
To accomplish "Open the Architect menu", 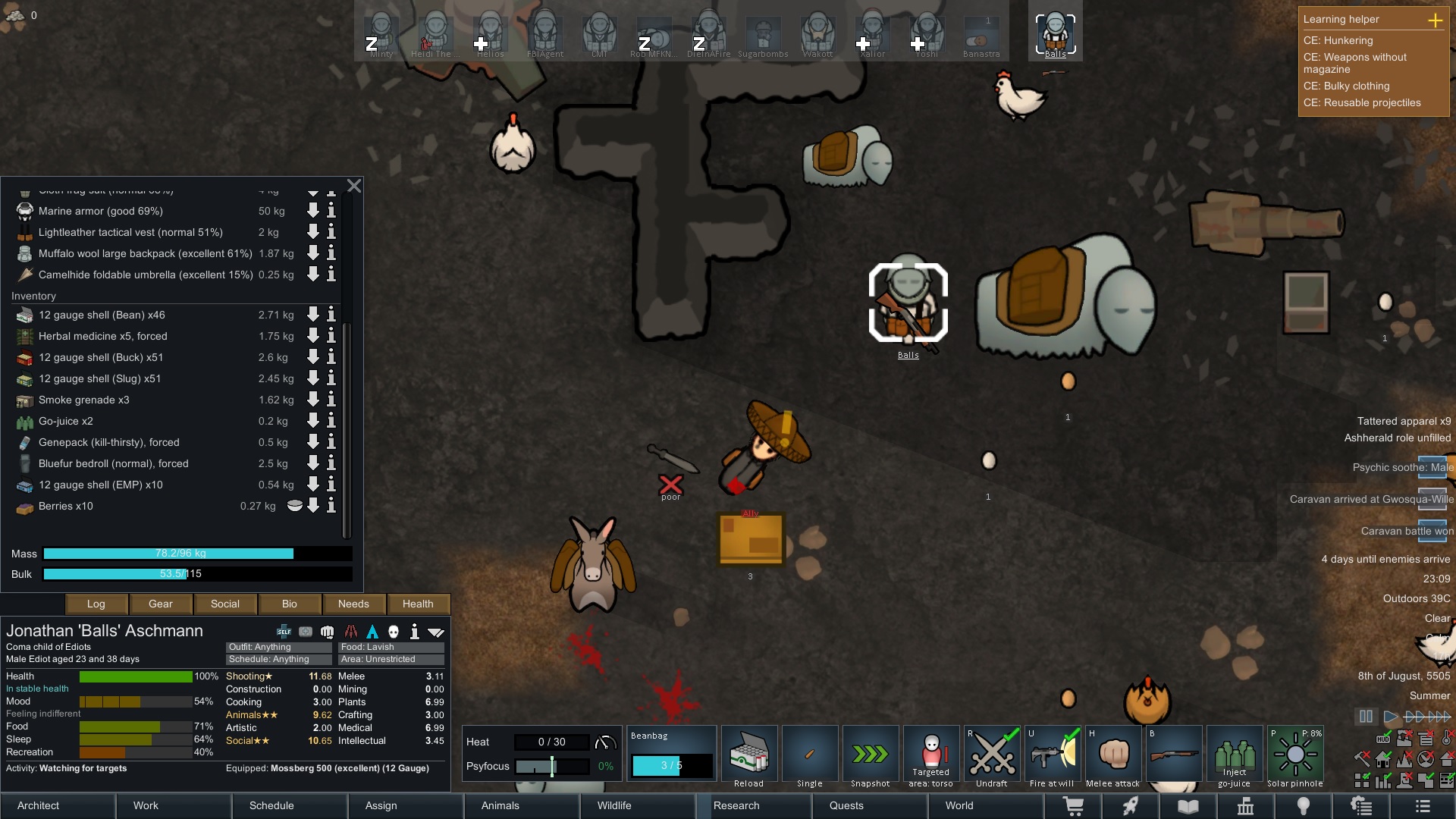I will [x=38, y=806].
